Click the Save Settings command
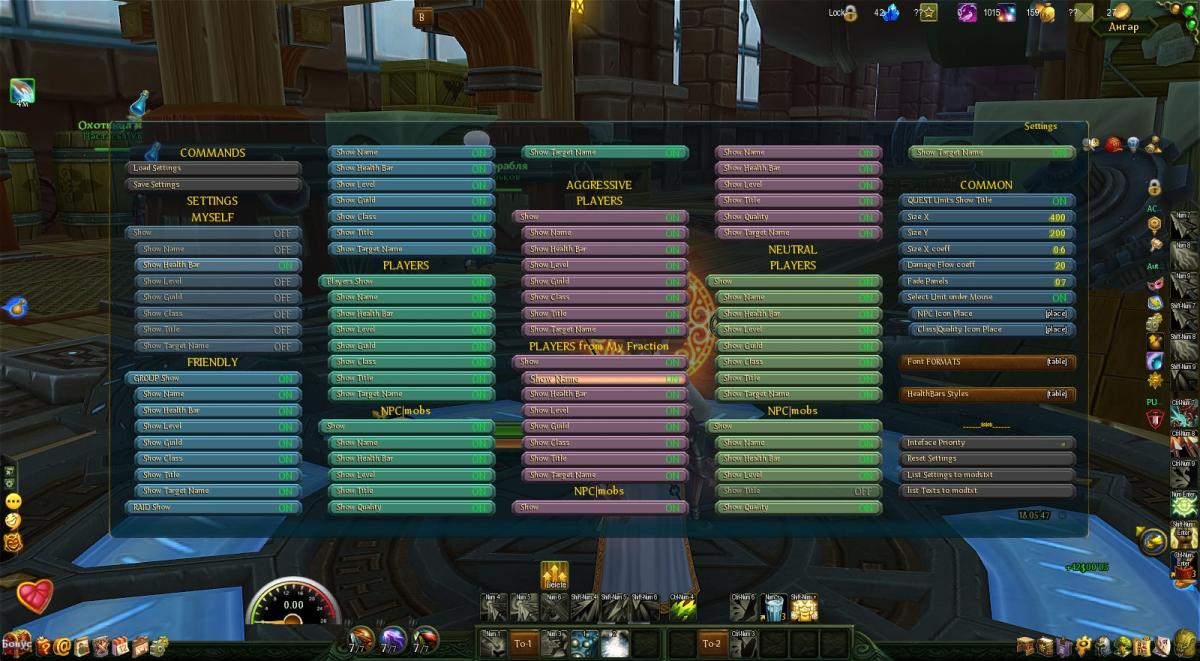 click(x=213, y=184)
